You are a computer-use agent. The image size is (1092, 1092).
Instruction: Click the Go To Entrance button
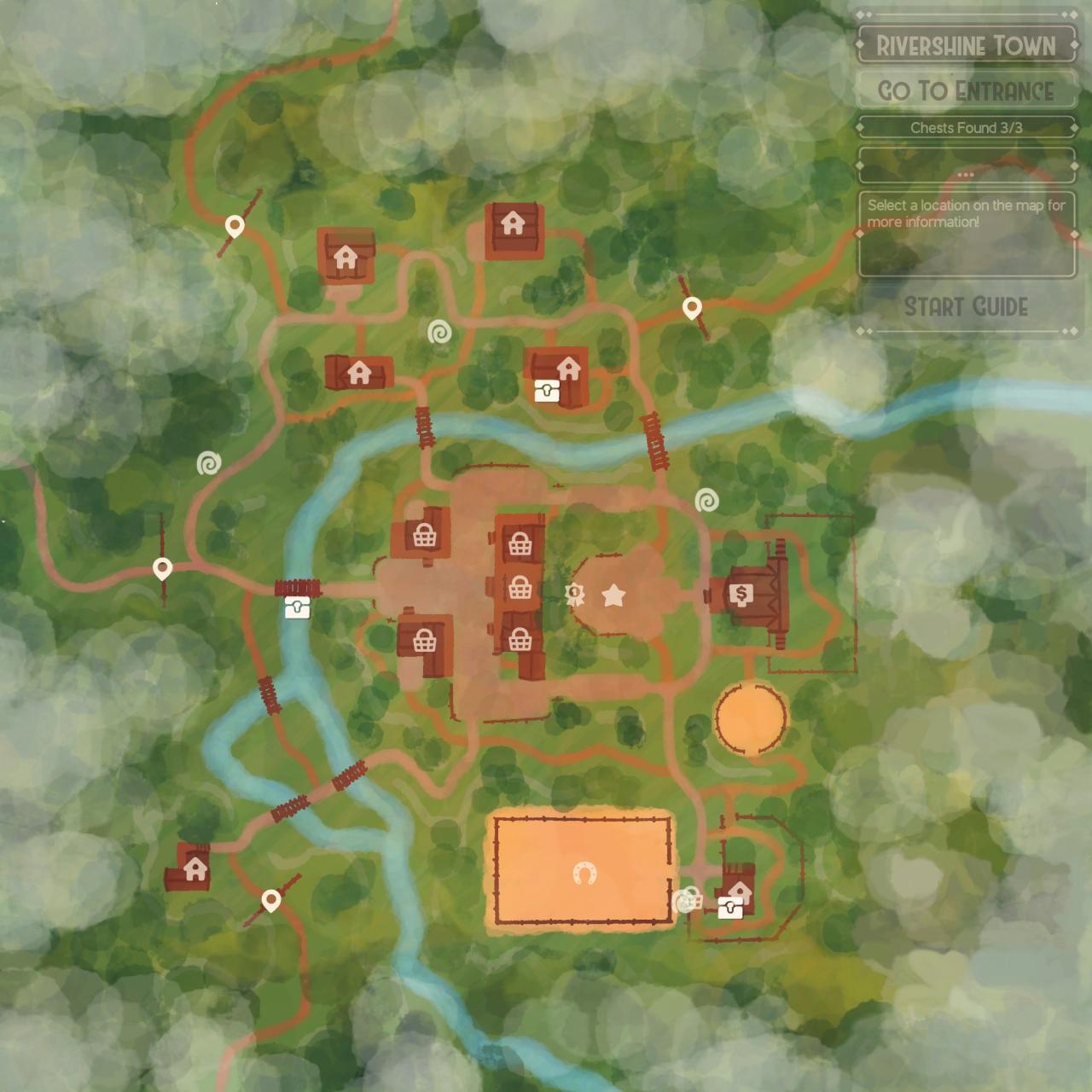coord(966,90)
